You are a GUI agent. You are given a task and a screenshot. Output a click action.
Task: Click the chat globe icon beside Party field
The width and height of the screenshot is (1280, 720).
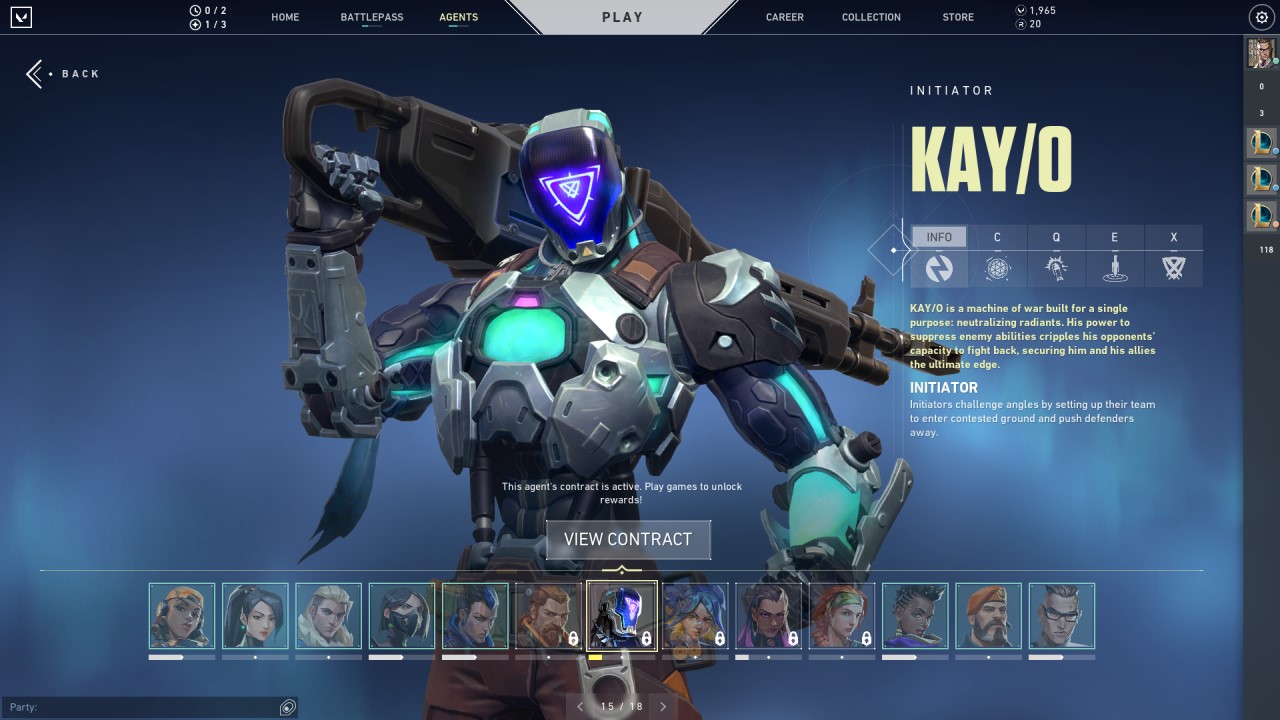287,706
